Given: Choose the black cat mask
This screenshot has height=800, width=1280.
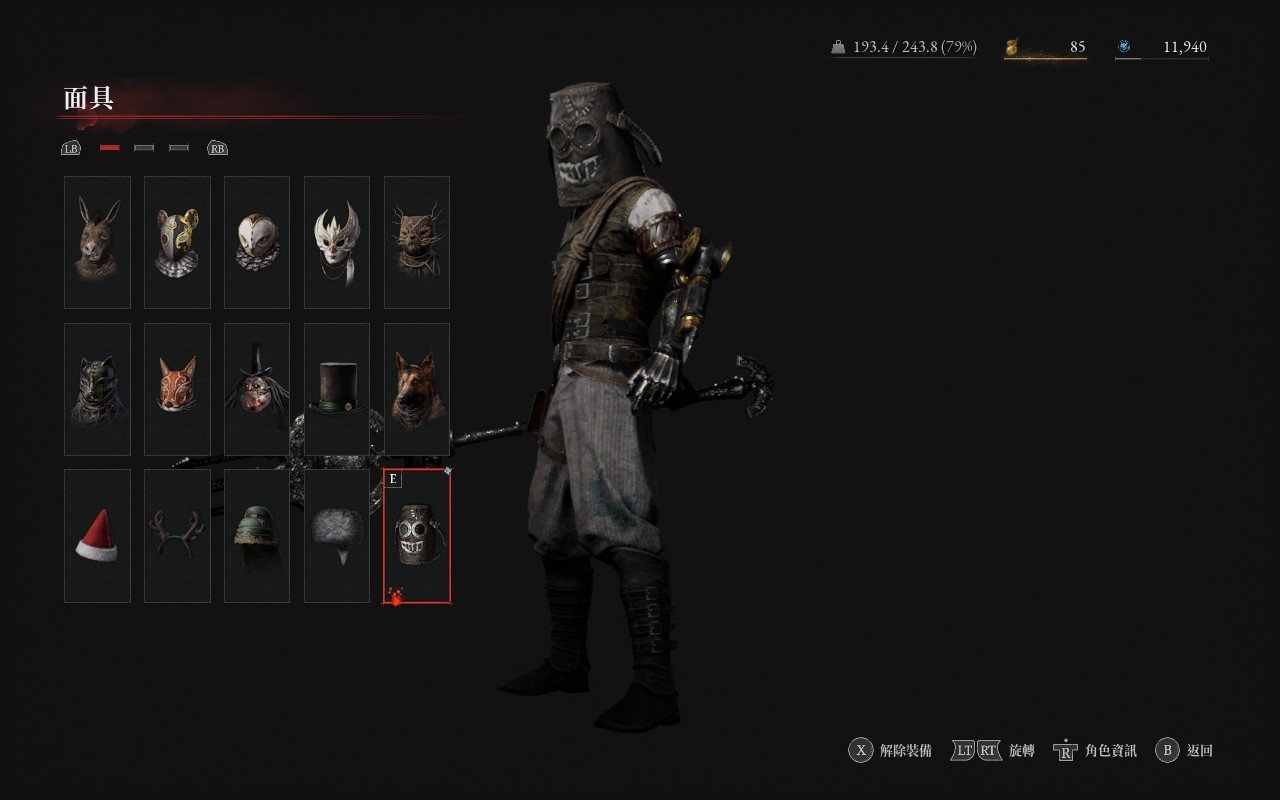Looking at the screenshot, I should click(x=97, y=389).
